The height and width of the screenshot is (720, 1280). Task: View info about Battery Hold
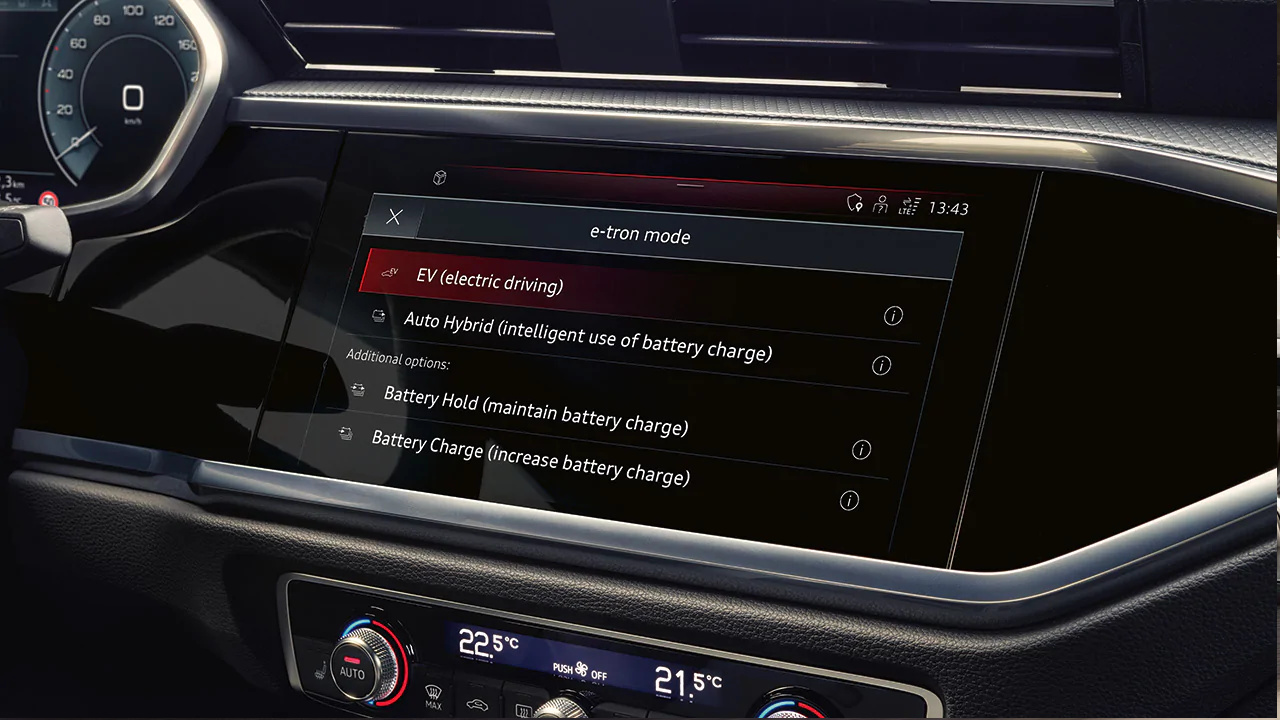tap(861, 450)
